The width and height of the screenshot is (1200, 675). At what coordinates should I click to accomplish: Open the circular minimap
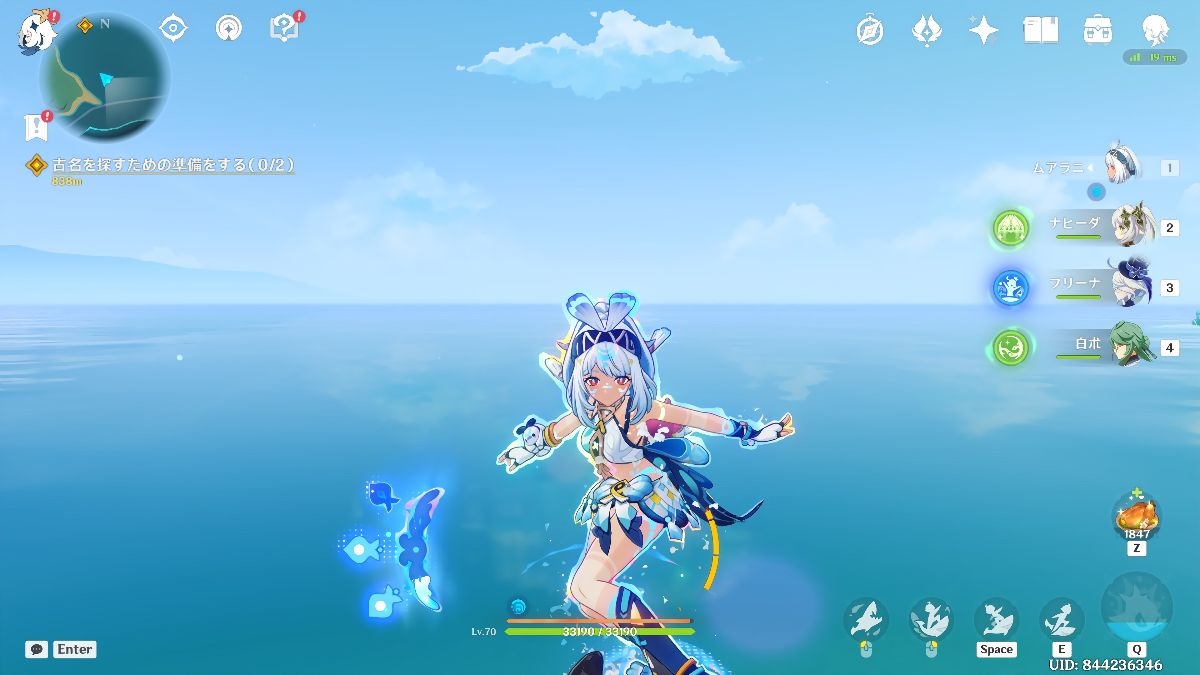(x=105, y=78)
